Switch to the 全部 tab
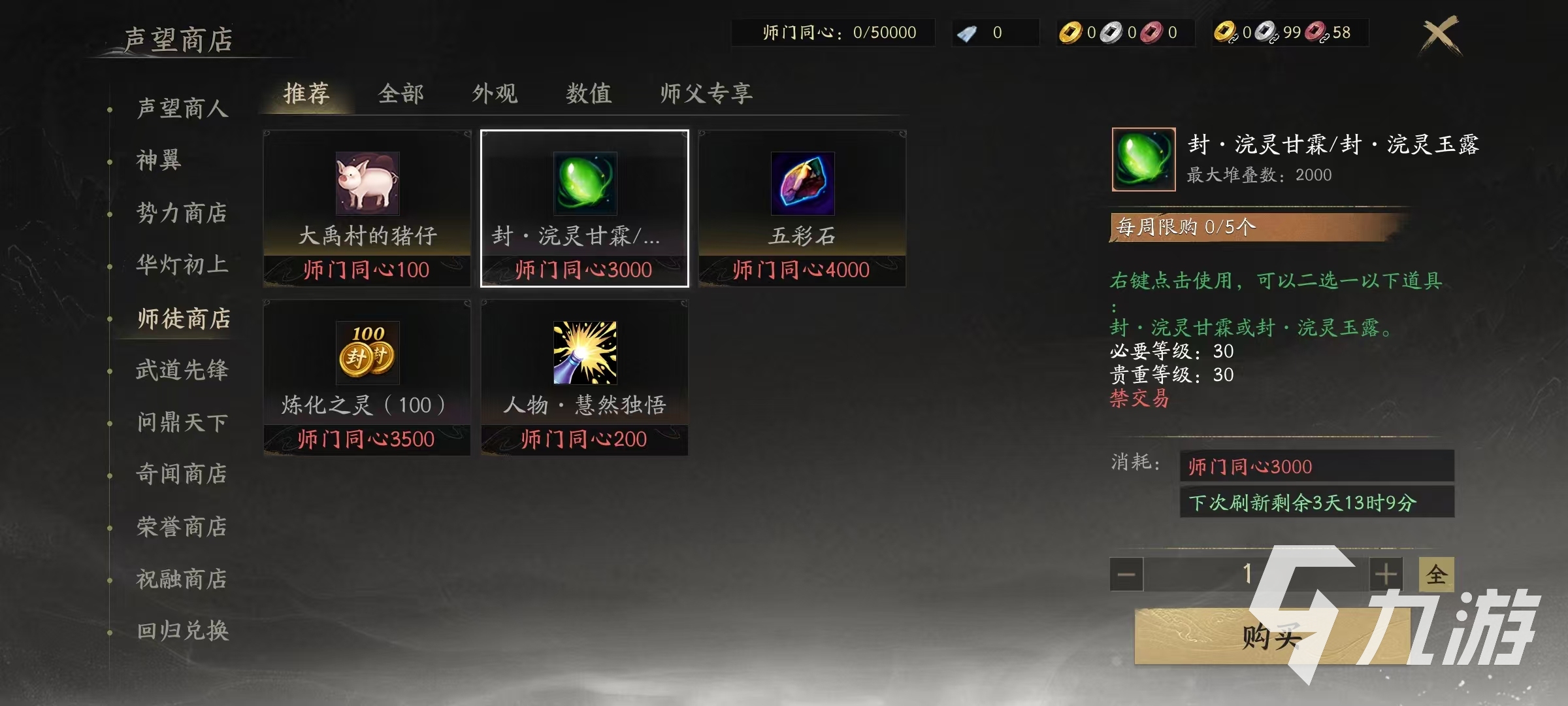 400,93
